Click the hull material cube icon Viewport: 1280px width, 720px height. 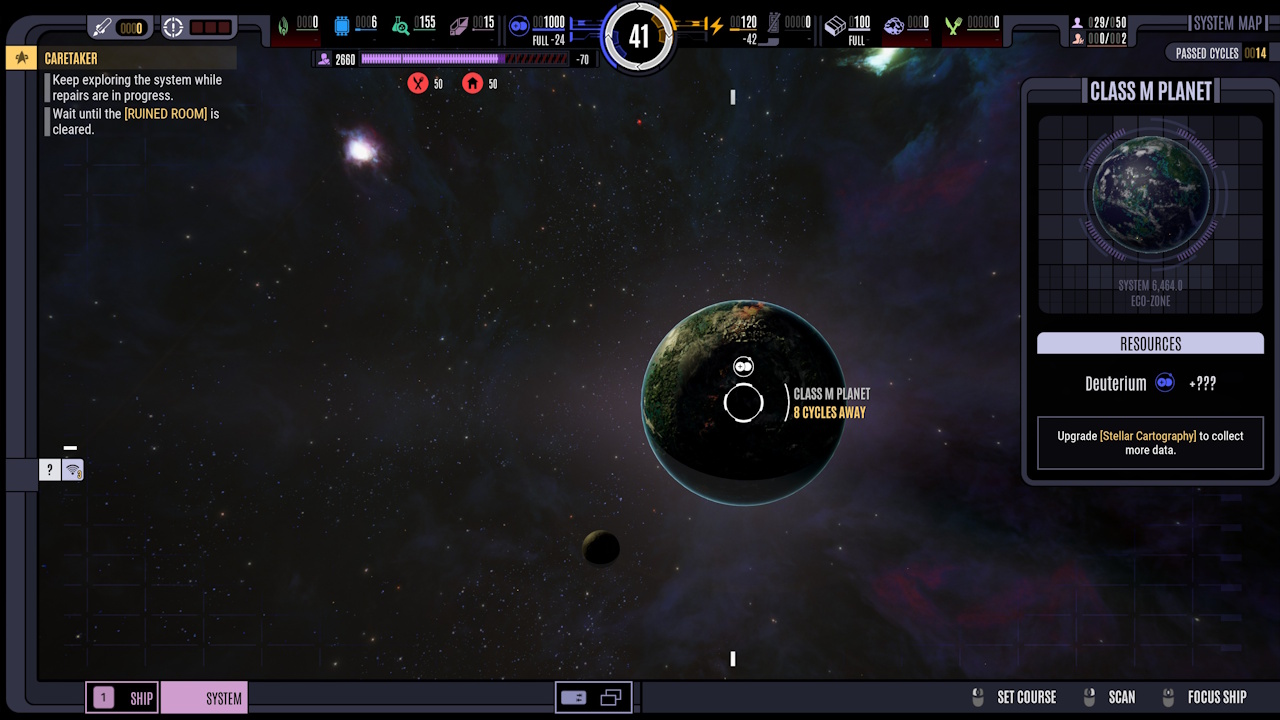point(836,25)
